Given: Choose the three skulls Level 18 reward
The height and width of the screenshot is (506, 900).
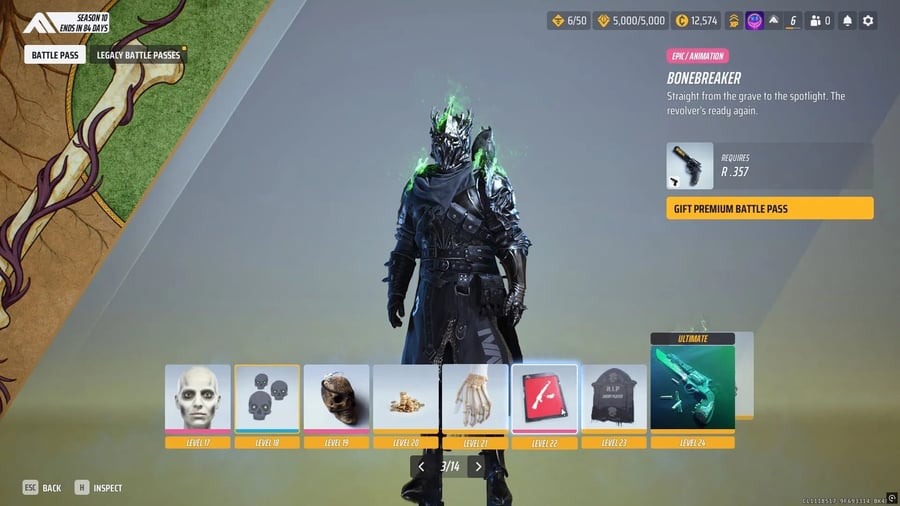Looking at the screenshot, I should pos(267,399).
